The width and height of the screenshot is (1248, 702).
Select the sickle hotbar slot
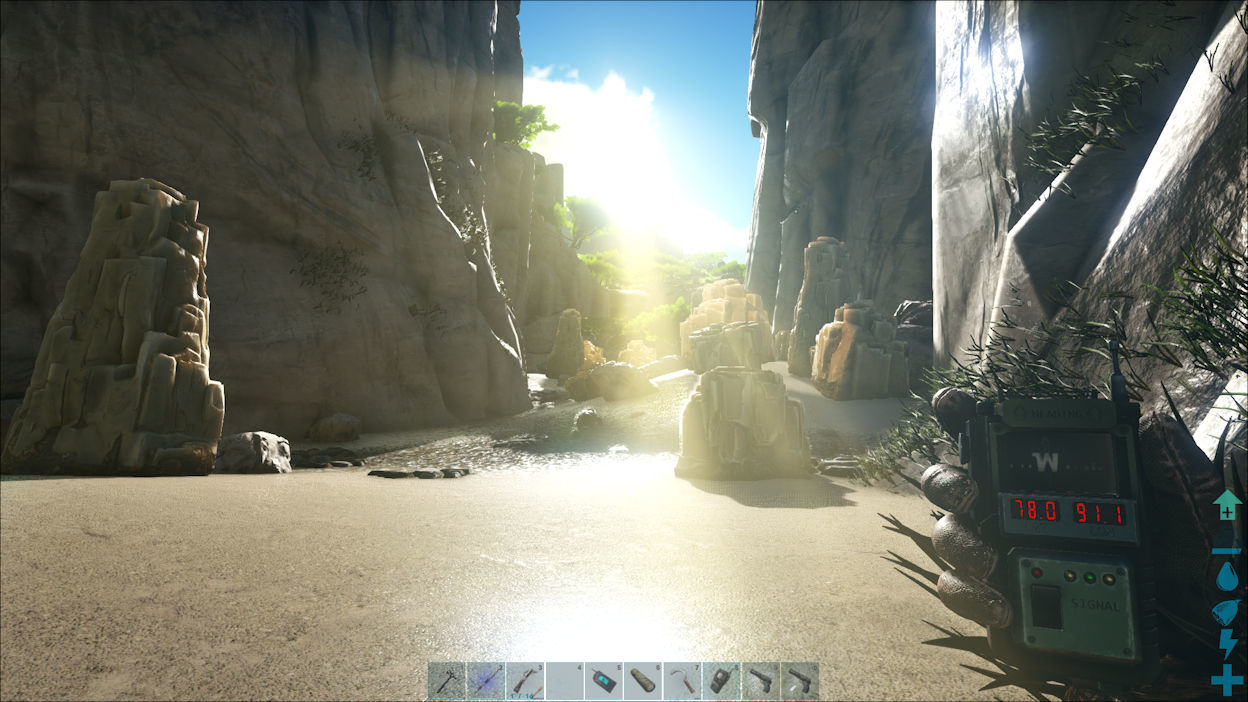coord(681,681)
